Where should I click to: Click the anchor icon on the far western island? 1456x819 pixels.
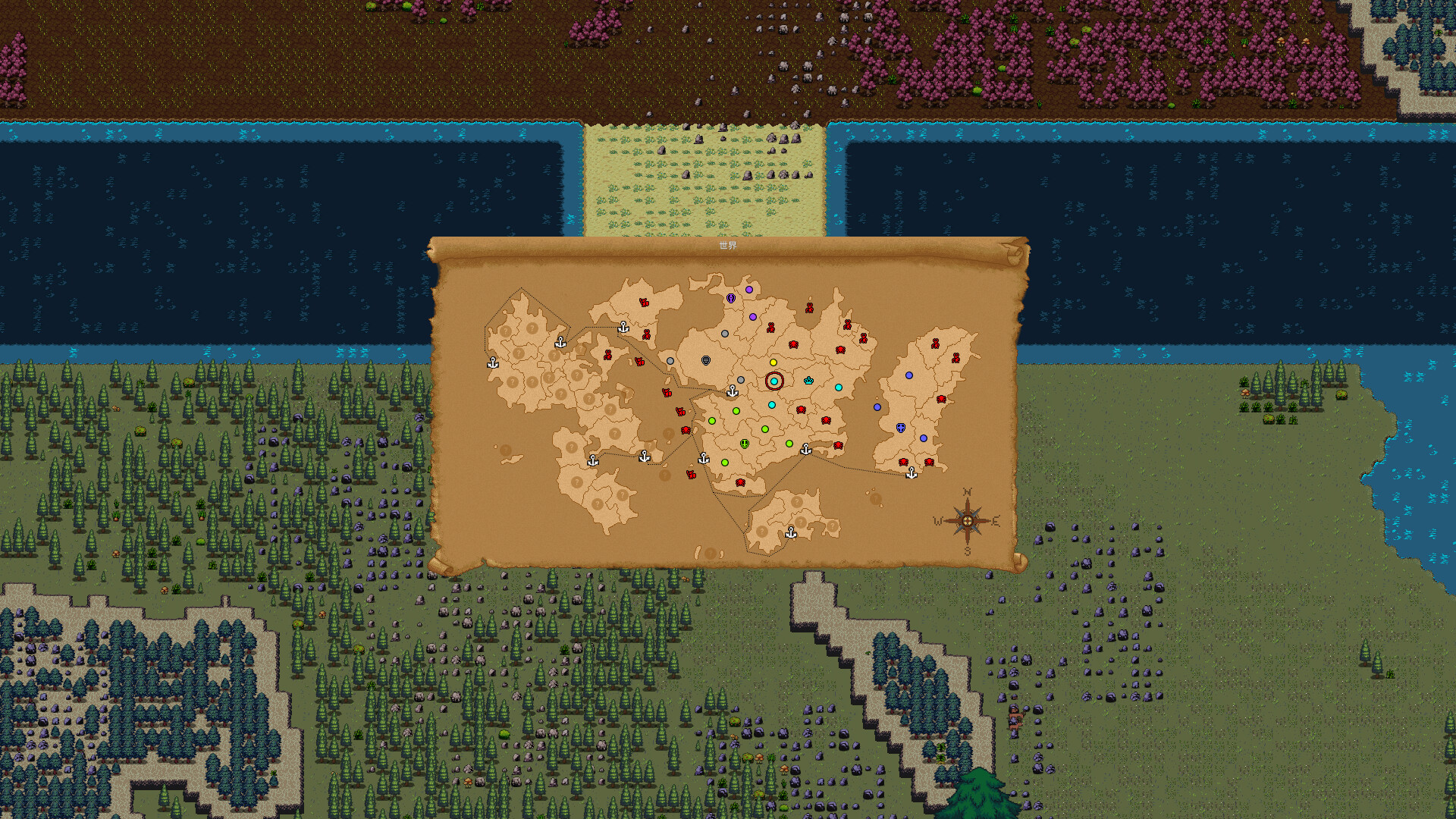493,363
